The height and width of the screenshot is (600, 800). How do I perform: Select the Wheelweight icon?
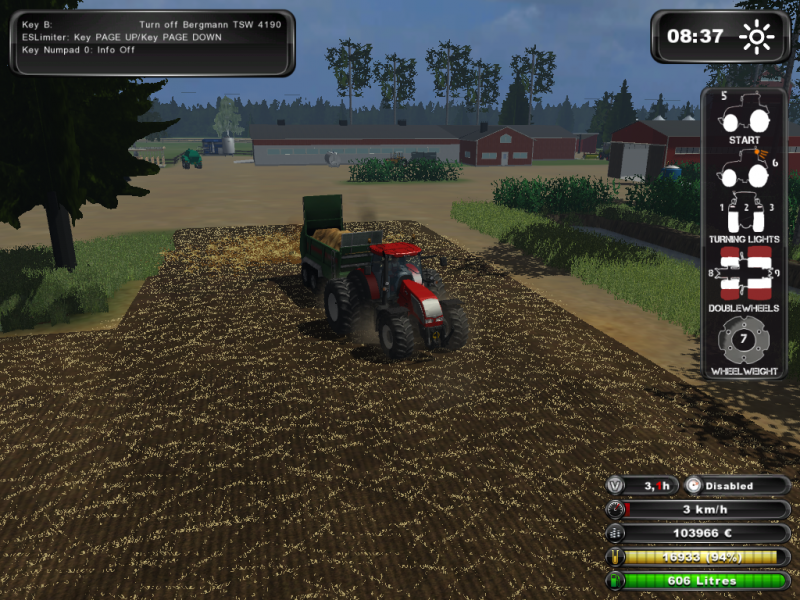745,341
